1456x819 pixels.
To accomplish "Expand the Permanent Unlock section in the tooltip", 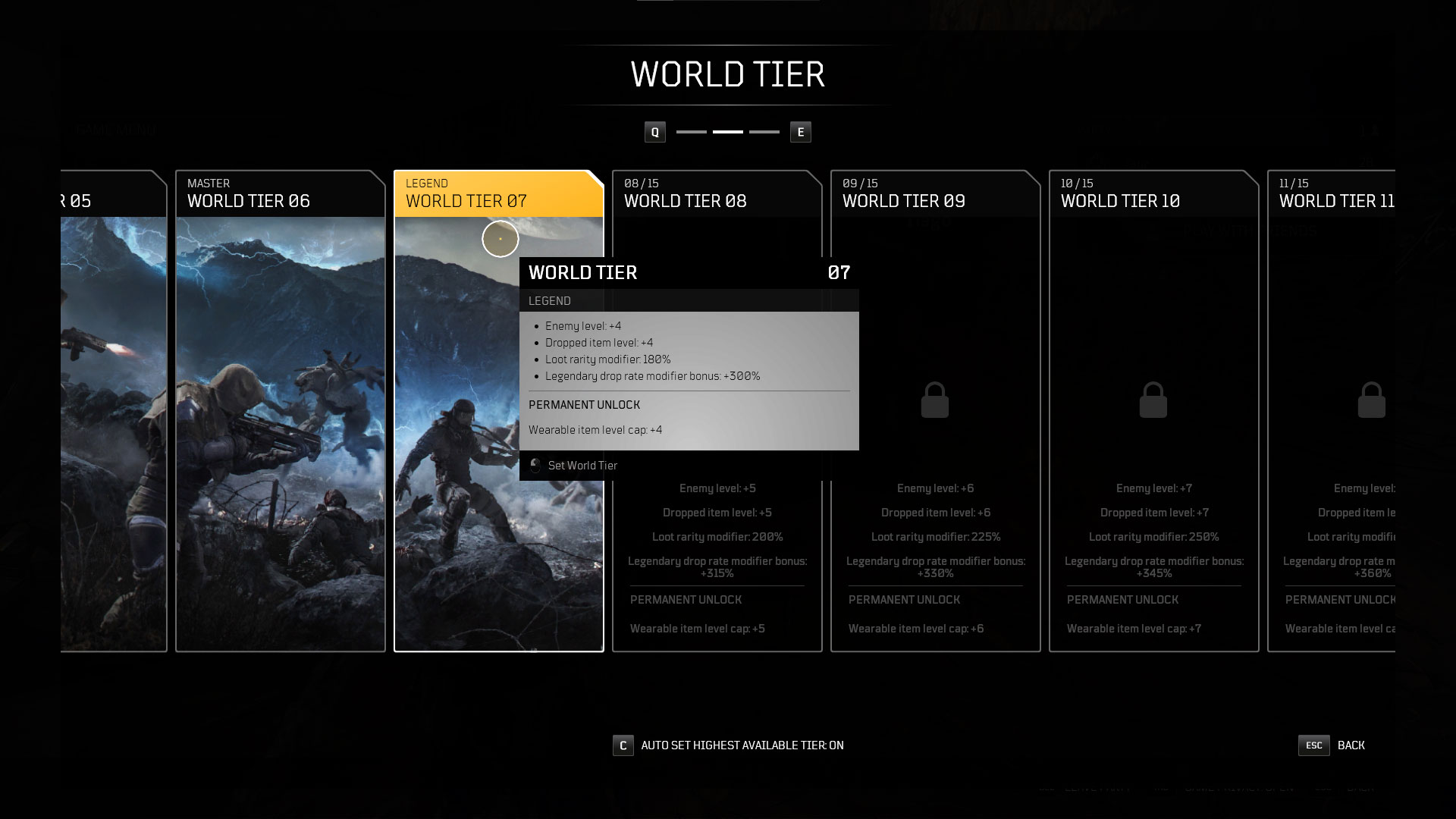I will [x=583, y=405].
